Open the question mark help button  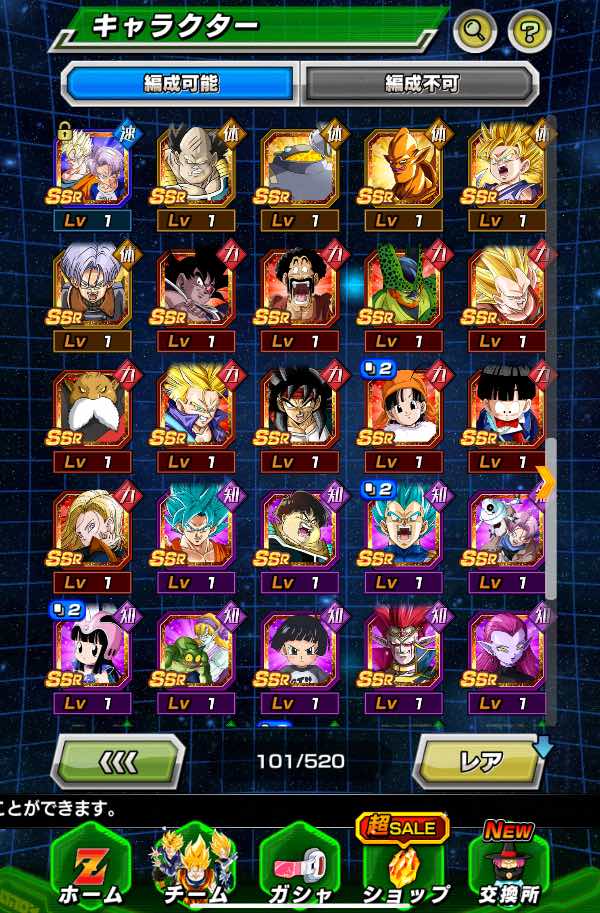(529, 32)
